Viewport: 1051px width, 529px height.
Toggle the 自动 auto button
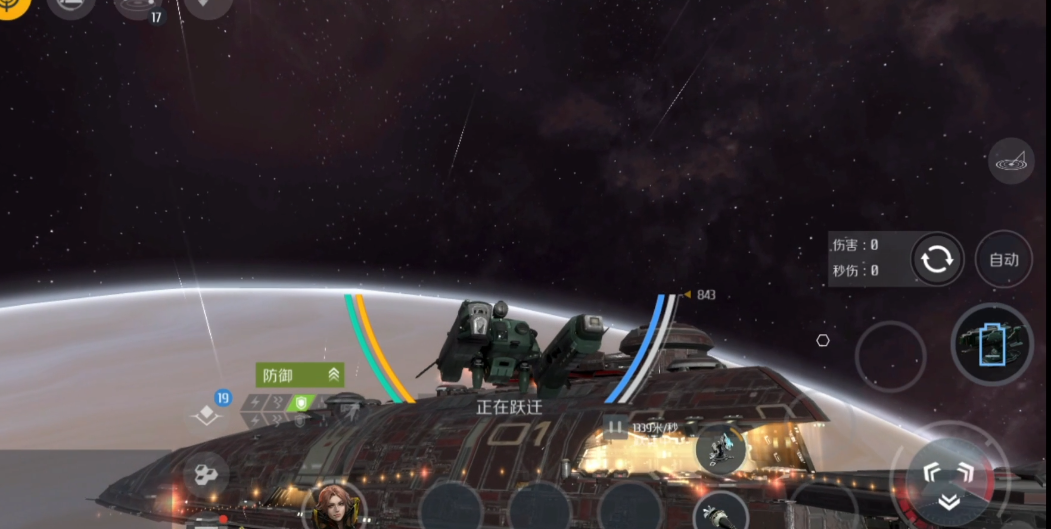(1003, 260)
